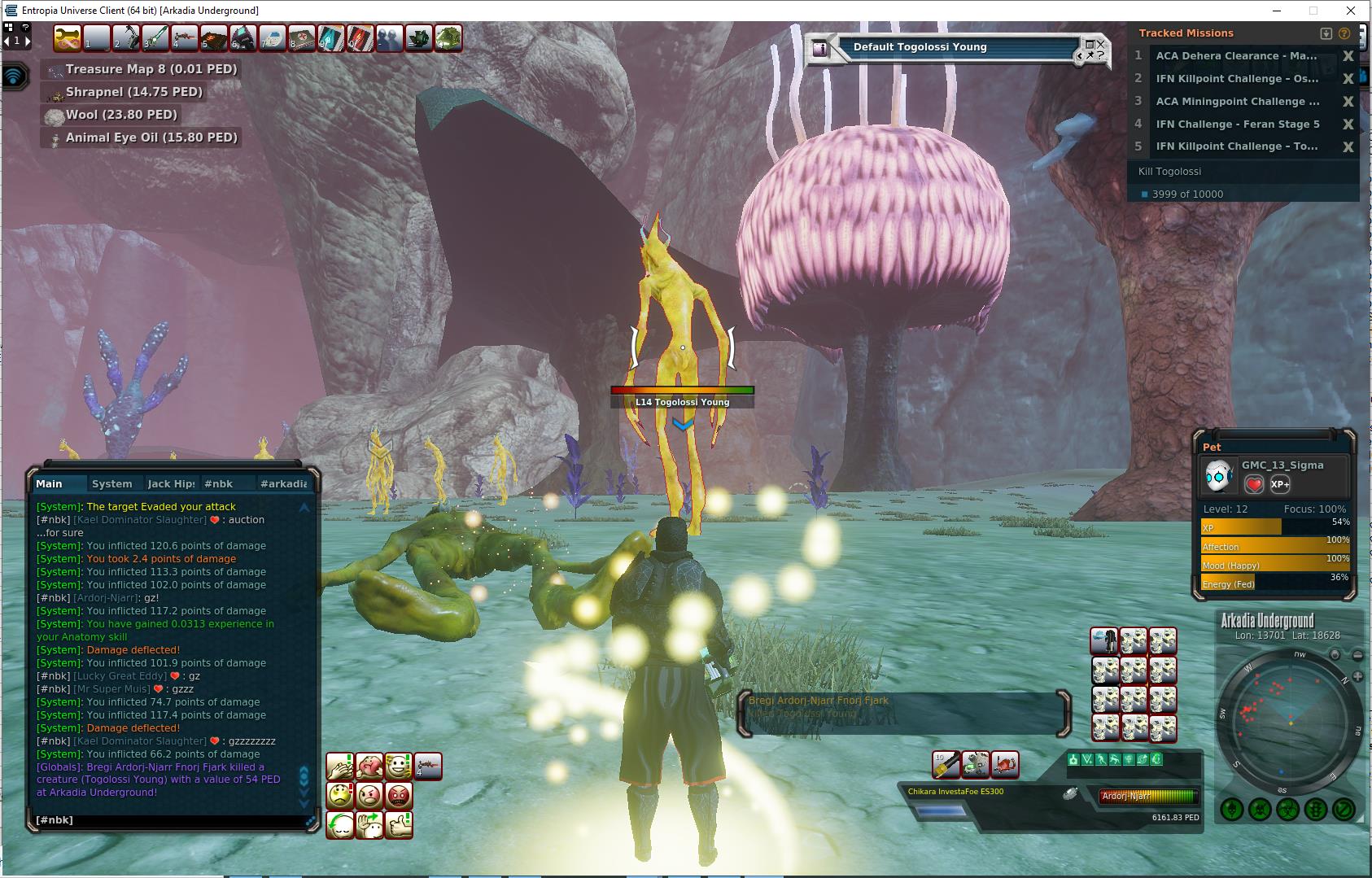Zoom out the radar with the minus button
This screenshot has height=878, width=1372.
[x=1357, y=655]
